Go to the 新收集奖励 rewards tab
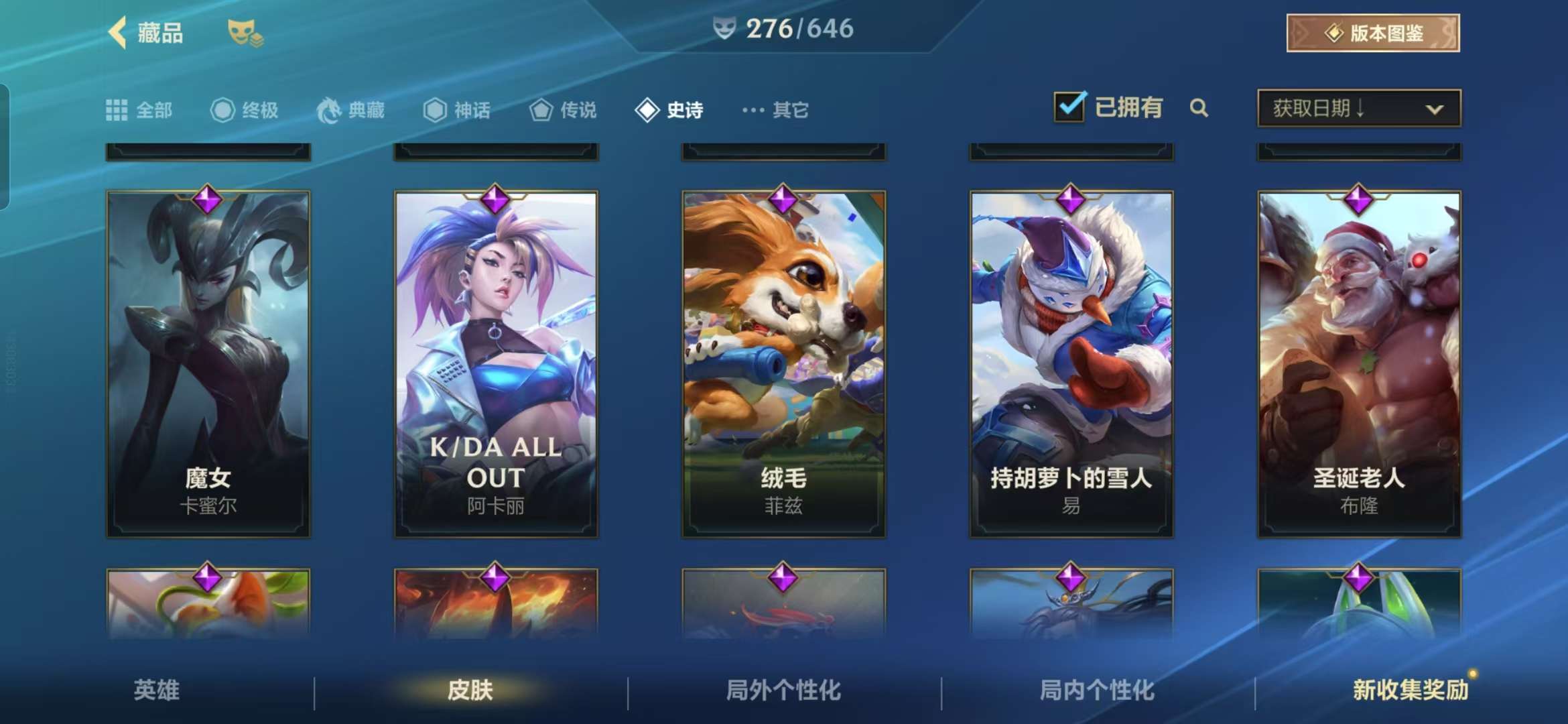 click(1410, 690)
